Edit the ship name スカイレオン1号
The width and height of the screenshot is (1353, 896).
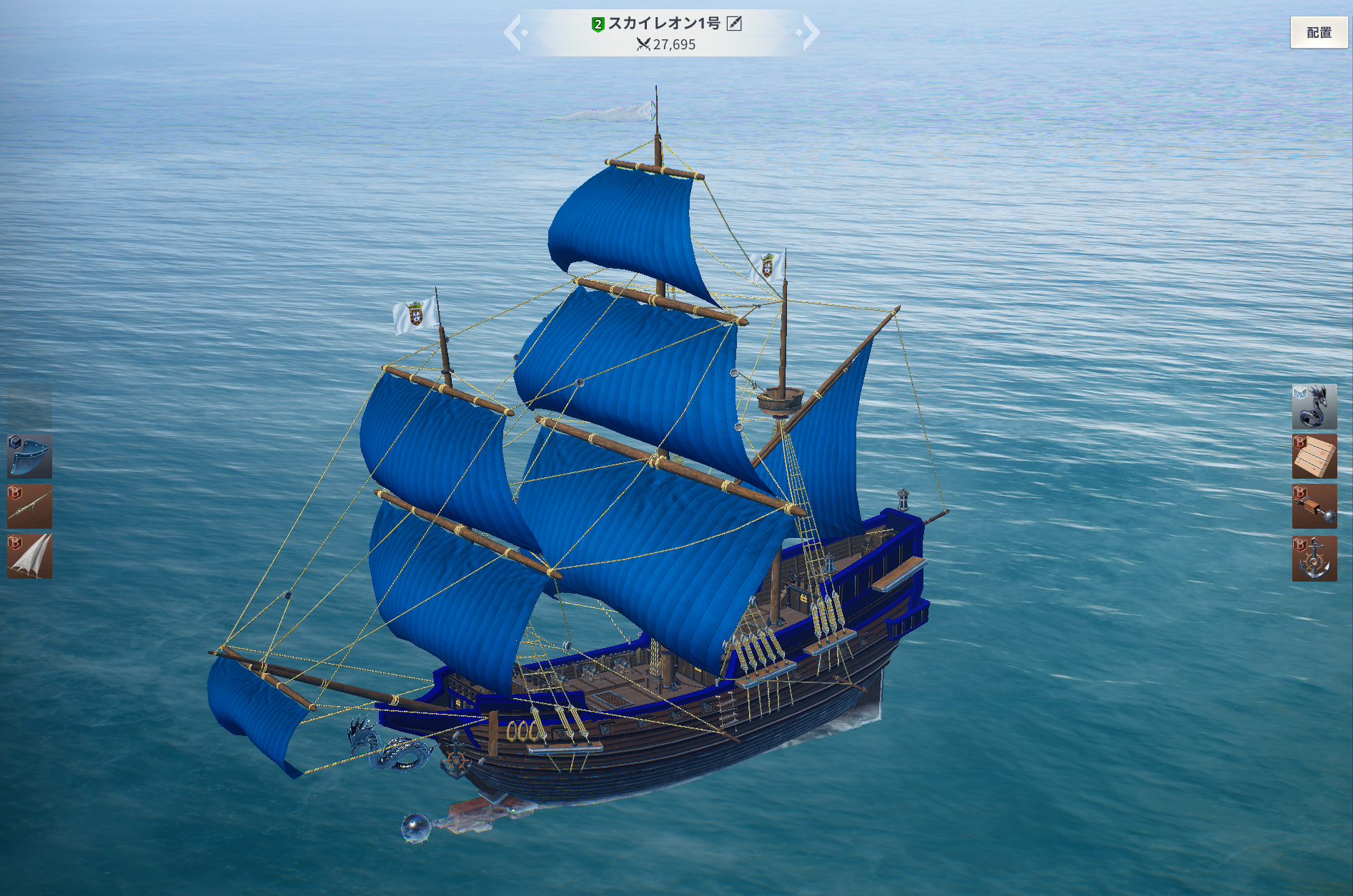pyautogui.click(x=734, y=24)
